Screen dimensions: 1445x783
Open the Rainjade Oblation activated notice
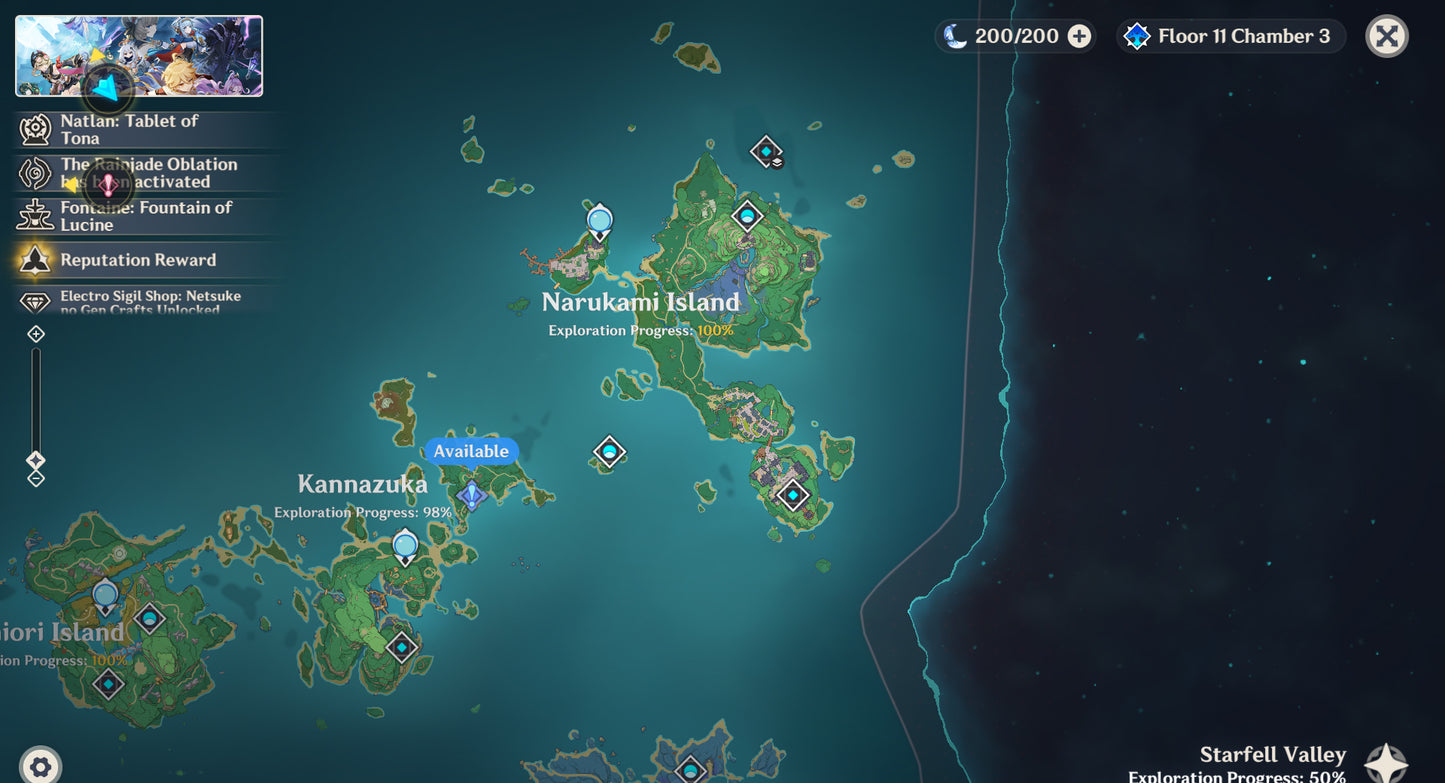point(148,173)
